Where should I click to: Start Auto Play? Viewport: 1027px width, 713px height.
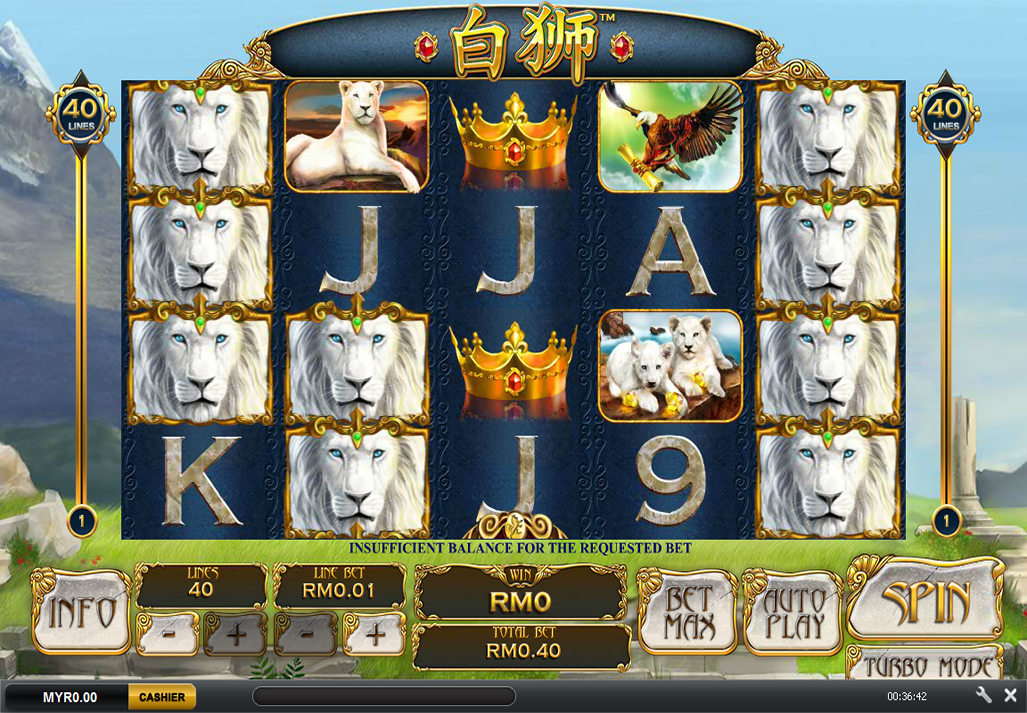point(793,611)
